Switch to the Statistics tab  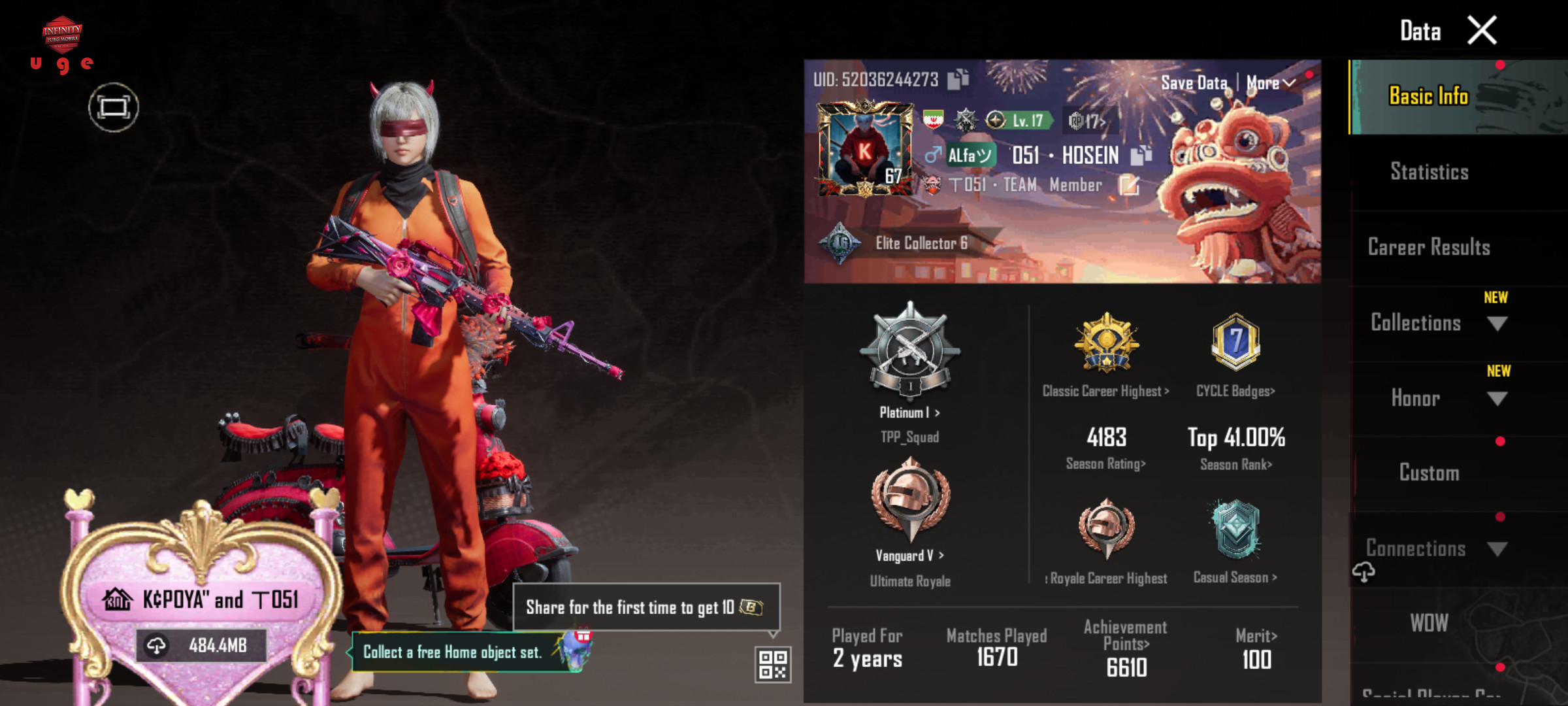pyautogui.click(x=1429, y=172)
